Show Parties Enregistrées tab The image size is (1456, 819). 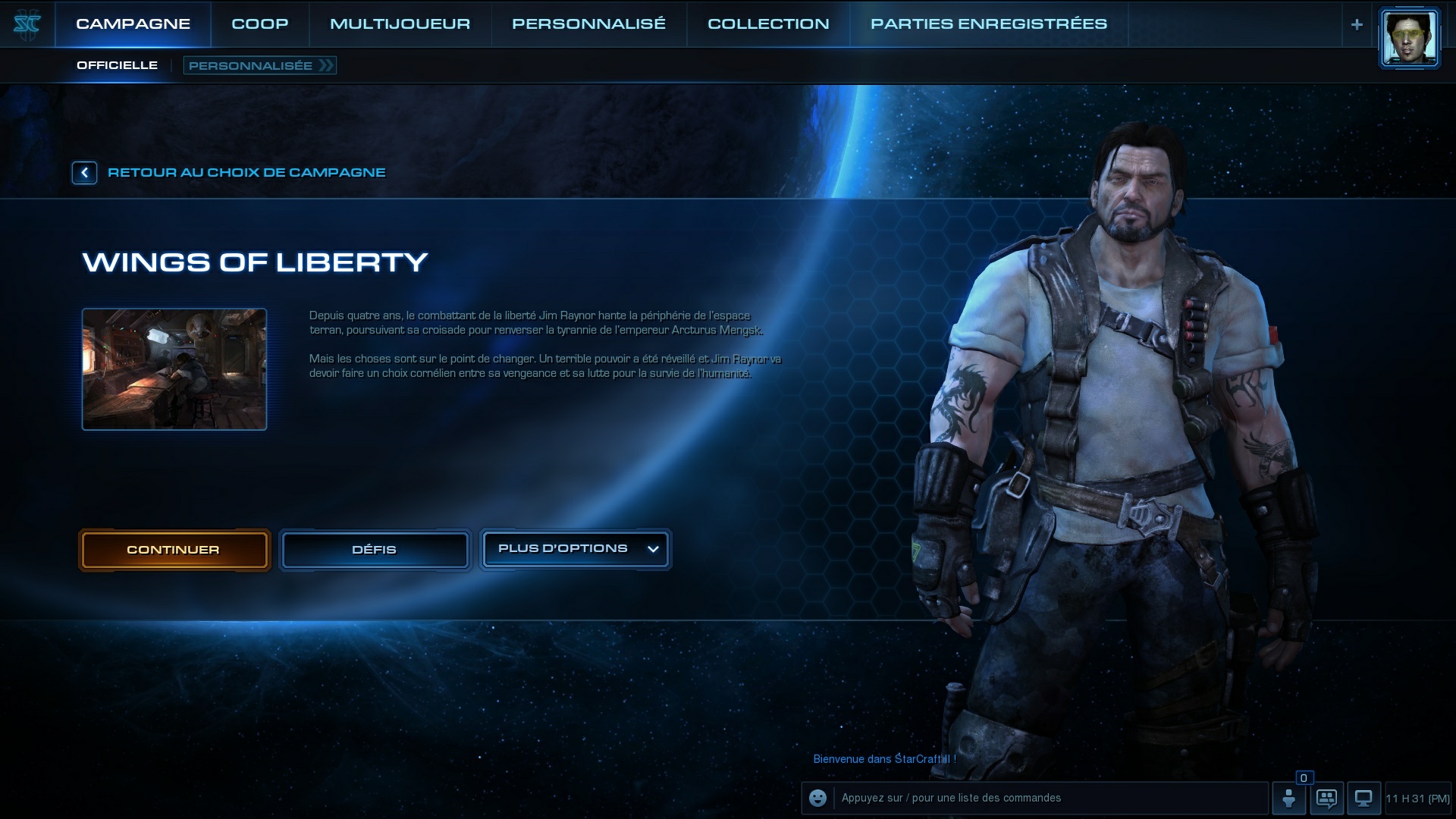(x=988, y=24)
